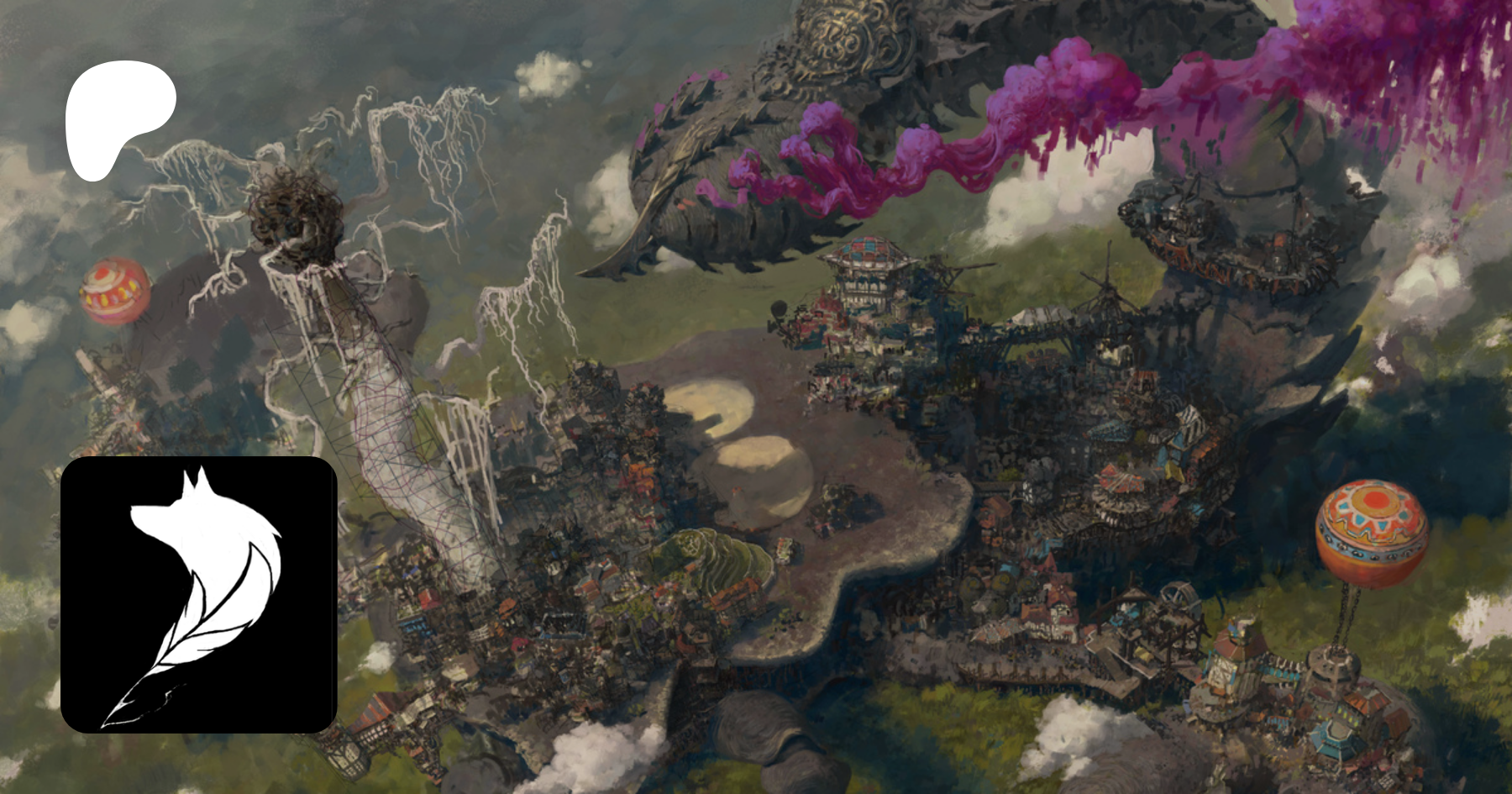Open the white fox creator avatar
1512x794 pixels.
coord(199,594)
